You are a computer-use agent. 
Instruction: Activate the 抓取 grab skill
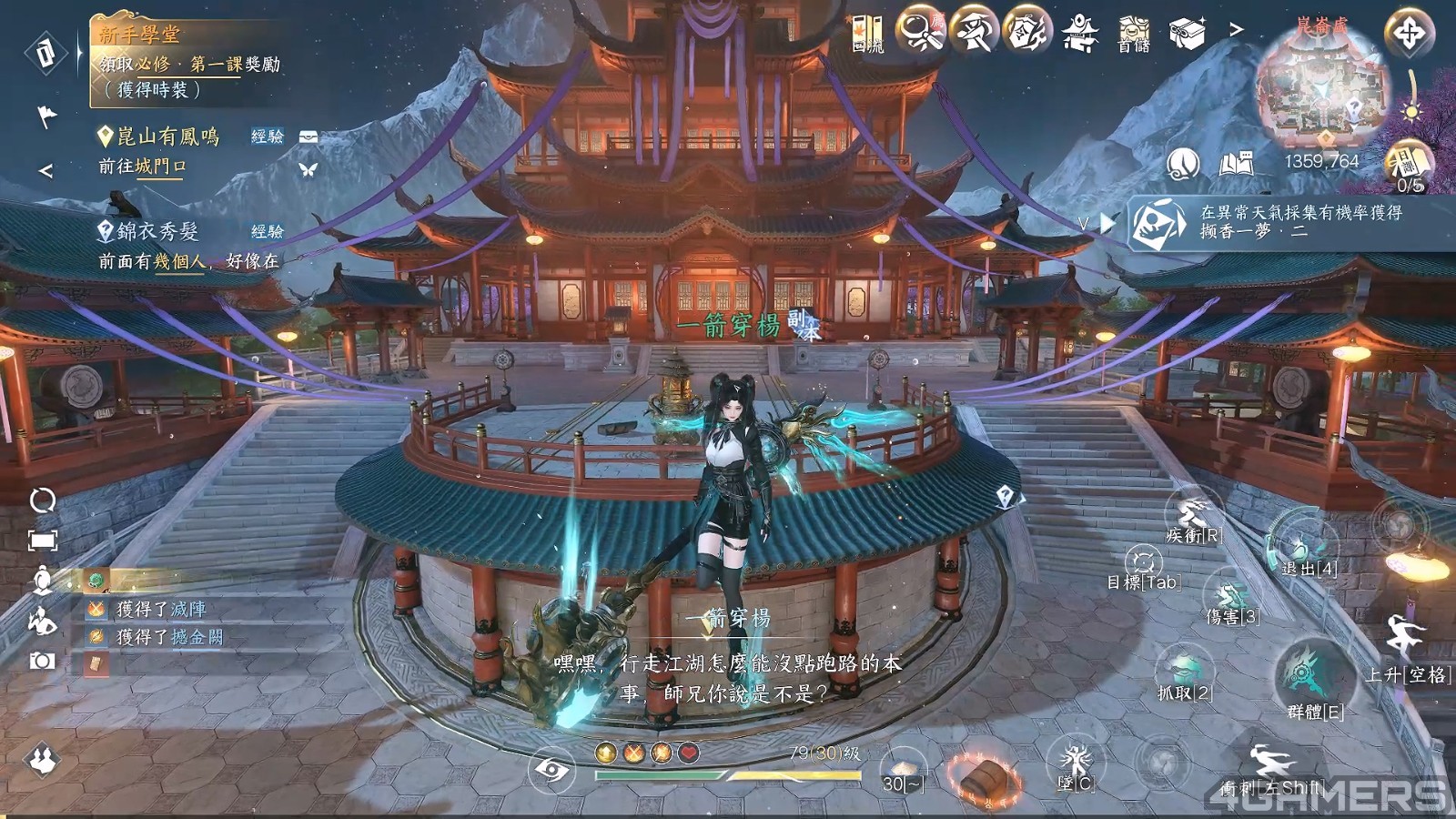[x=1184, y=669]
